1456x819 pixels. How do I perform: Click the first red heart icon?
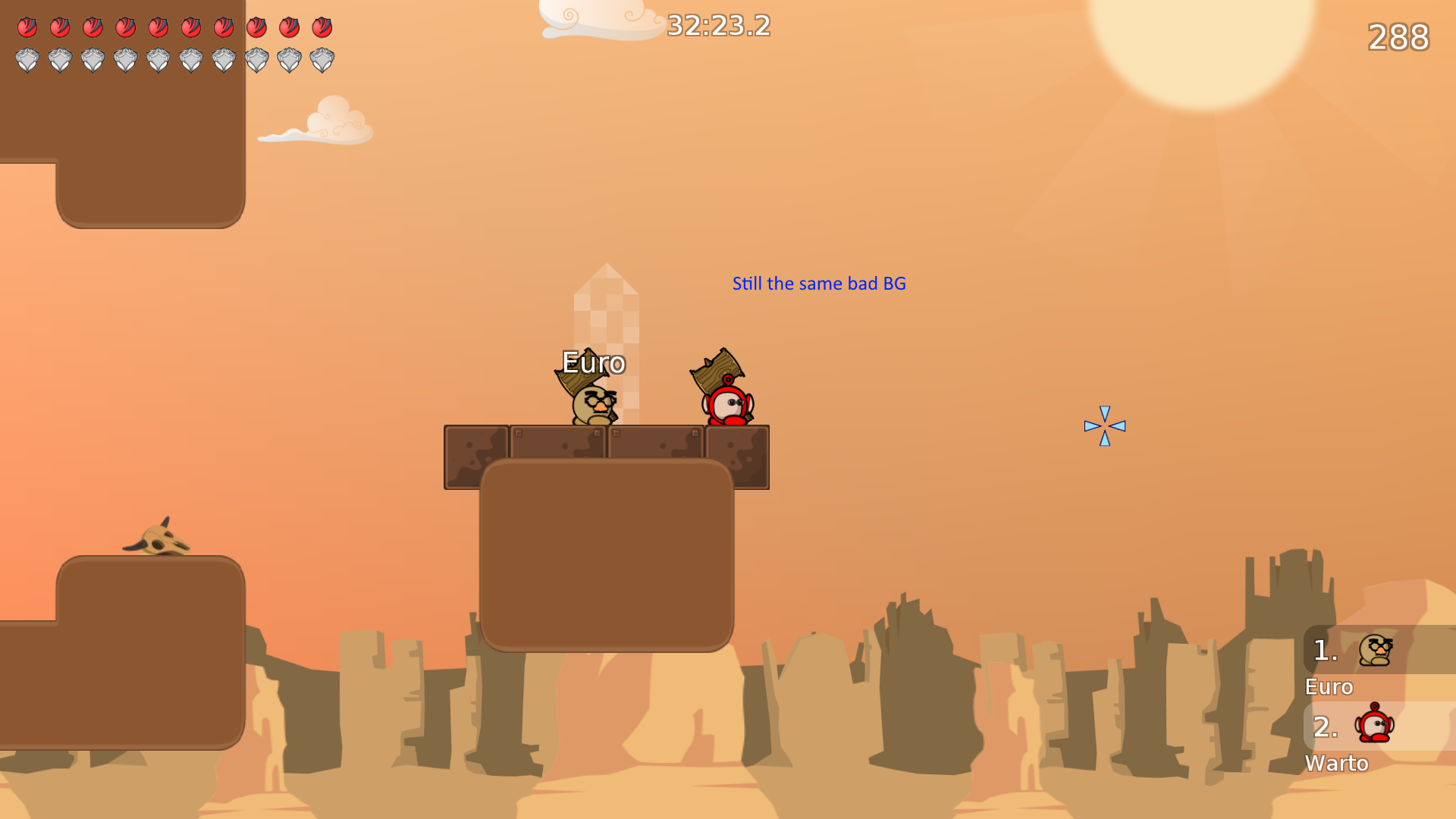tap(29, 27)
